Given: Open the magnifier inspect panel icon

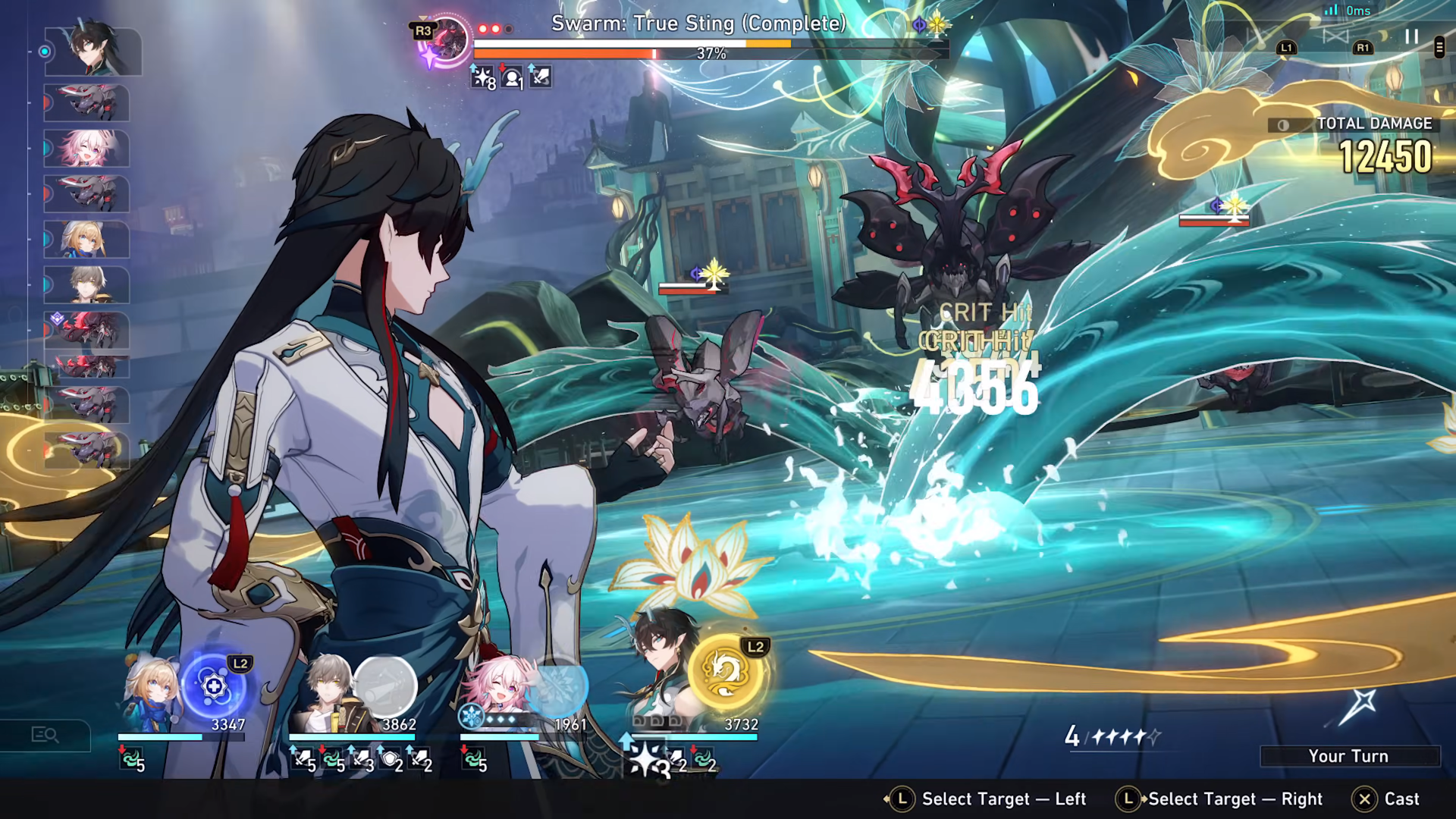Looking at the screenshot, I should click(45, 735).
